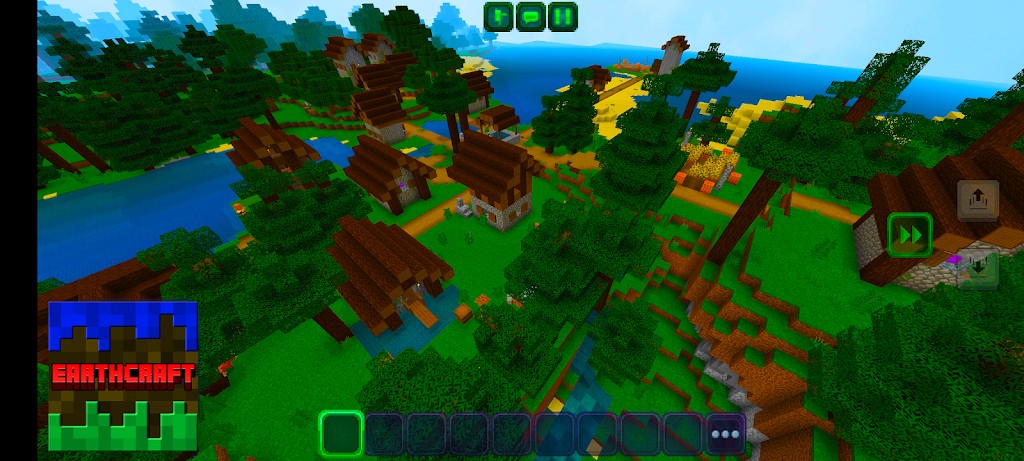
Task: Tap the fly up arrow button
Action: coord(977,200)
